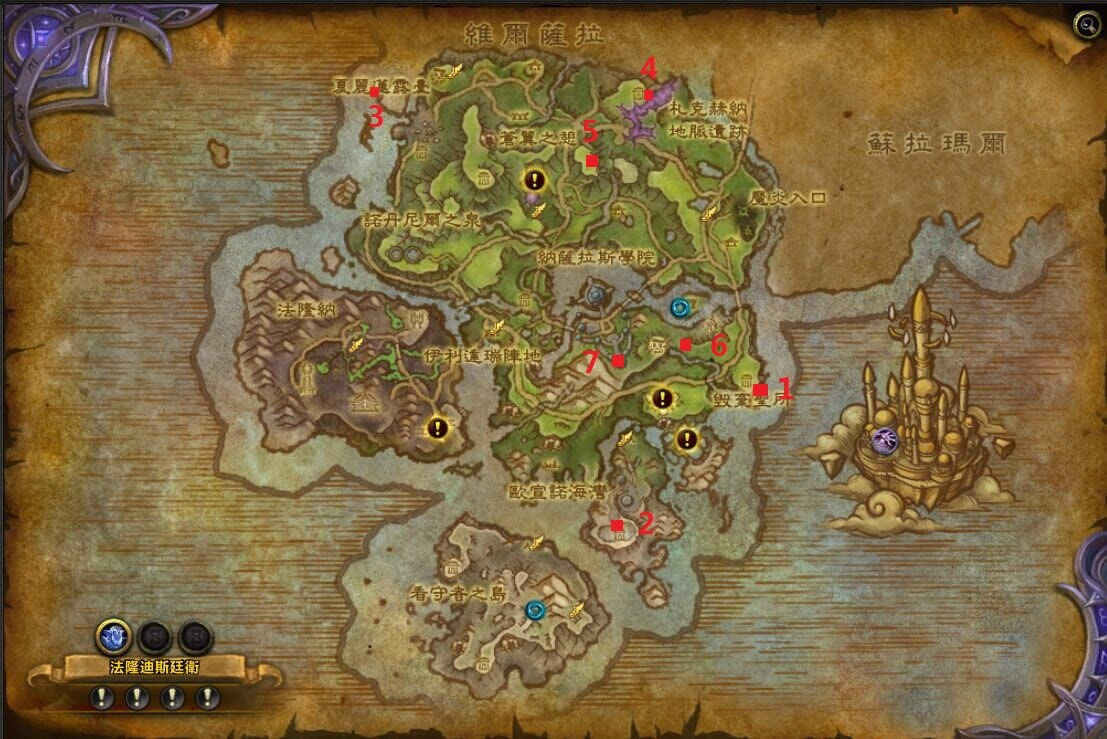
Task: Select the glowing blue emissary bounty icon
Action: [112, 635]
